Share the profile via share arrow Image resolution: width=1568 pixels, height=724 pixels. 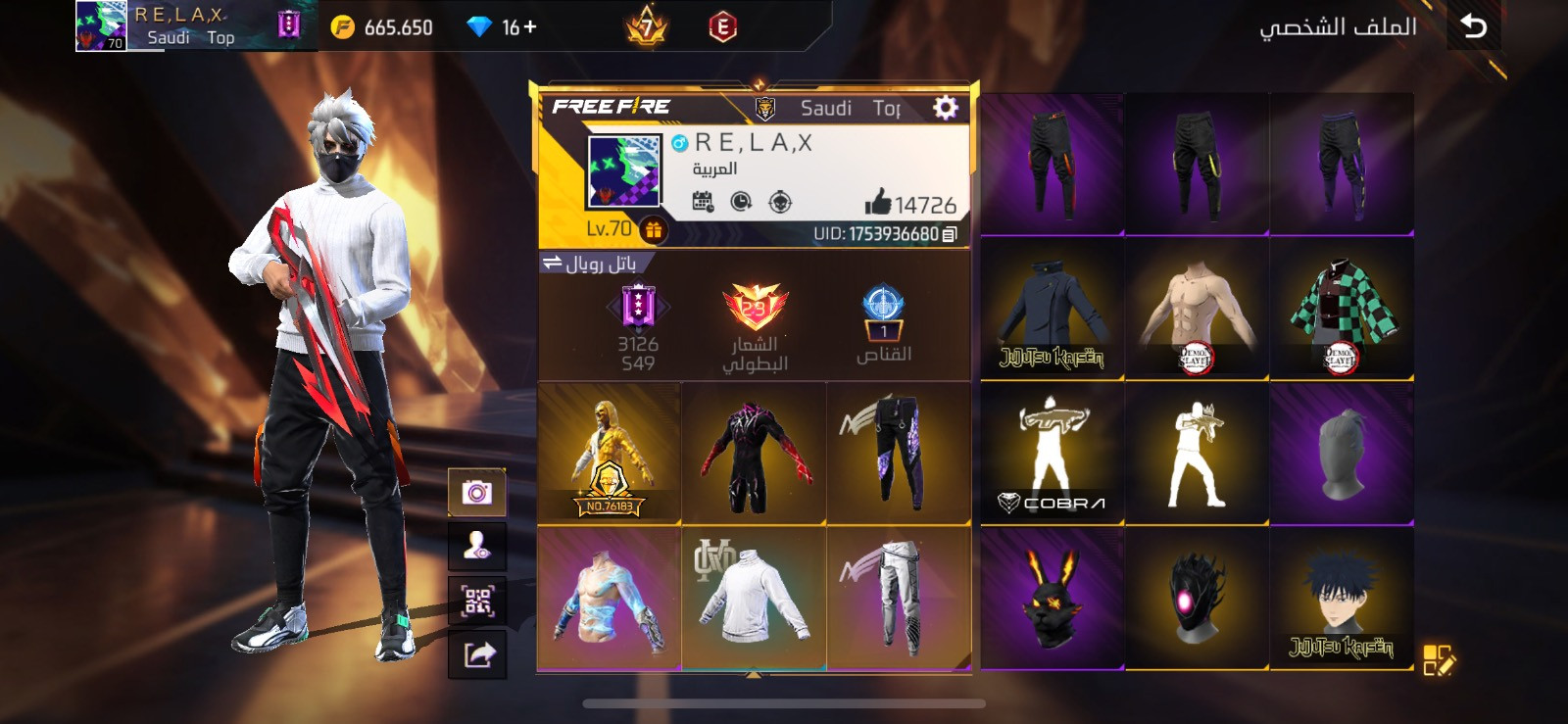[x=477, y=653]
